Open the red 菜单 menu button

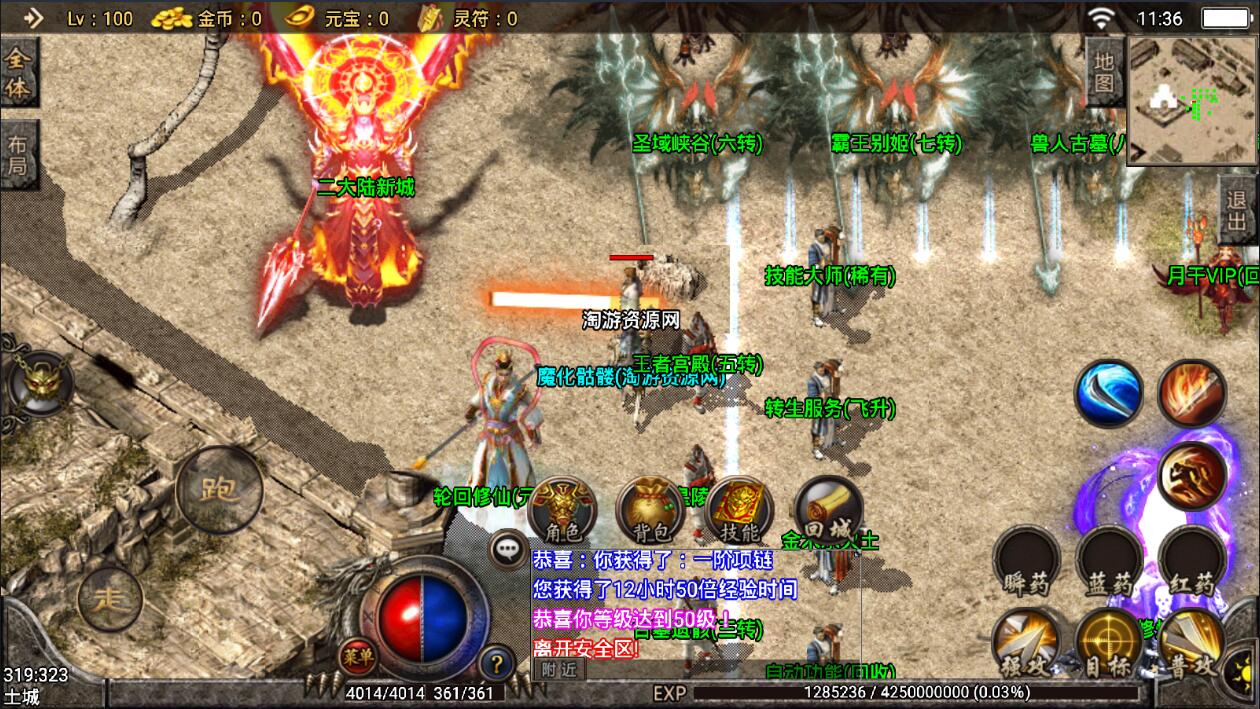tap(358, 655)
